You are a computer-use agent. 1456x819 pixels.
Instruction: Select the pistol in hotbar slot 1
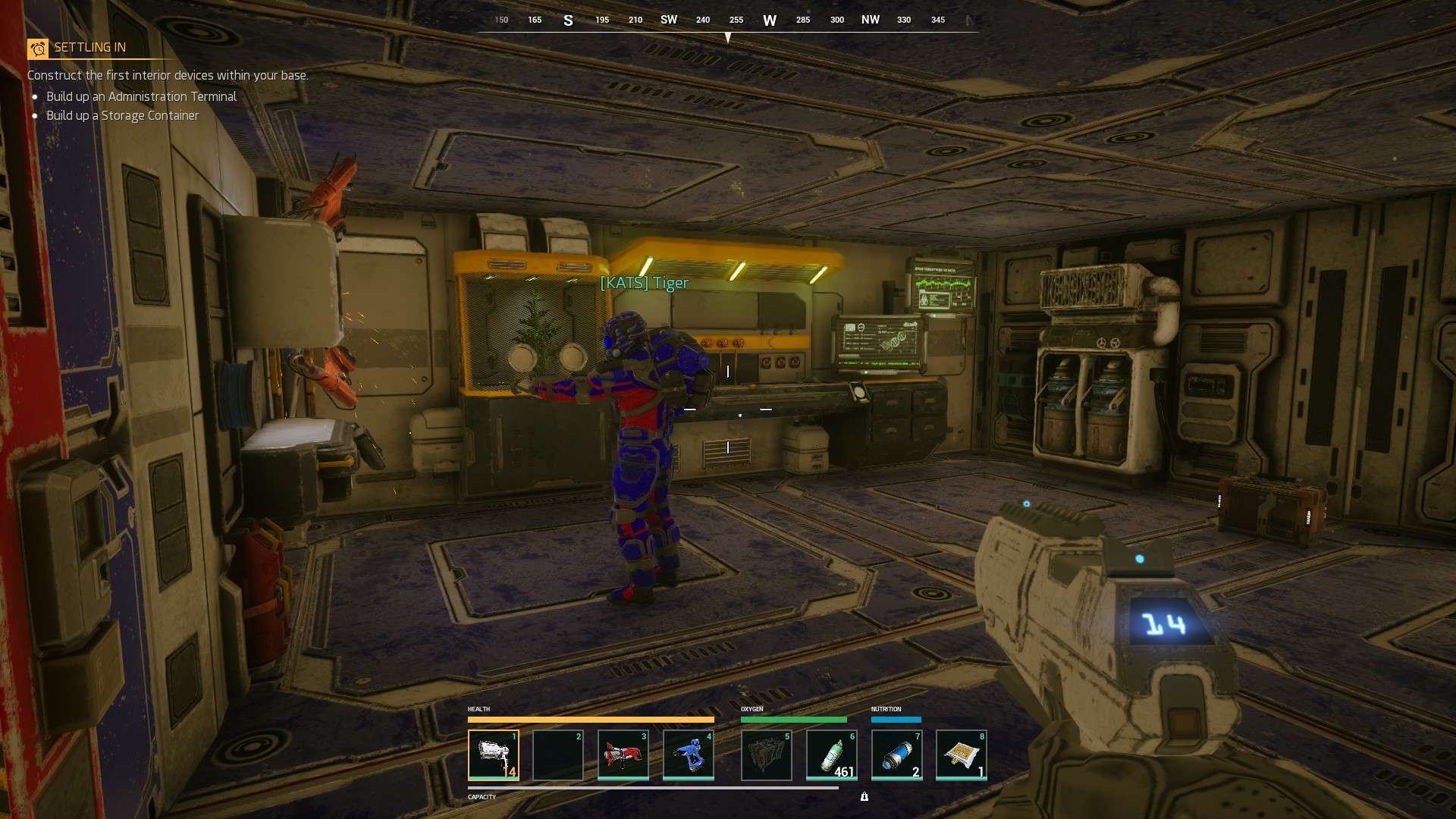494,755
